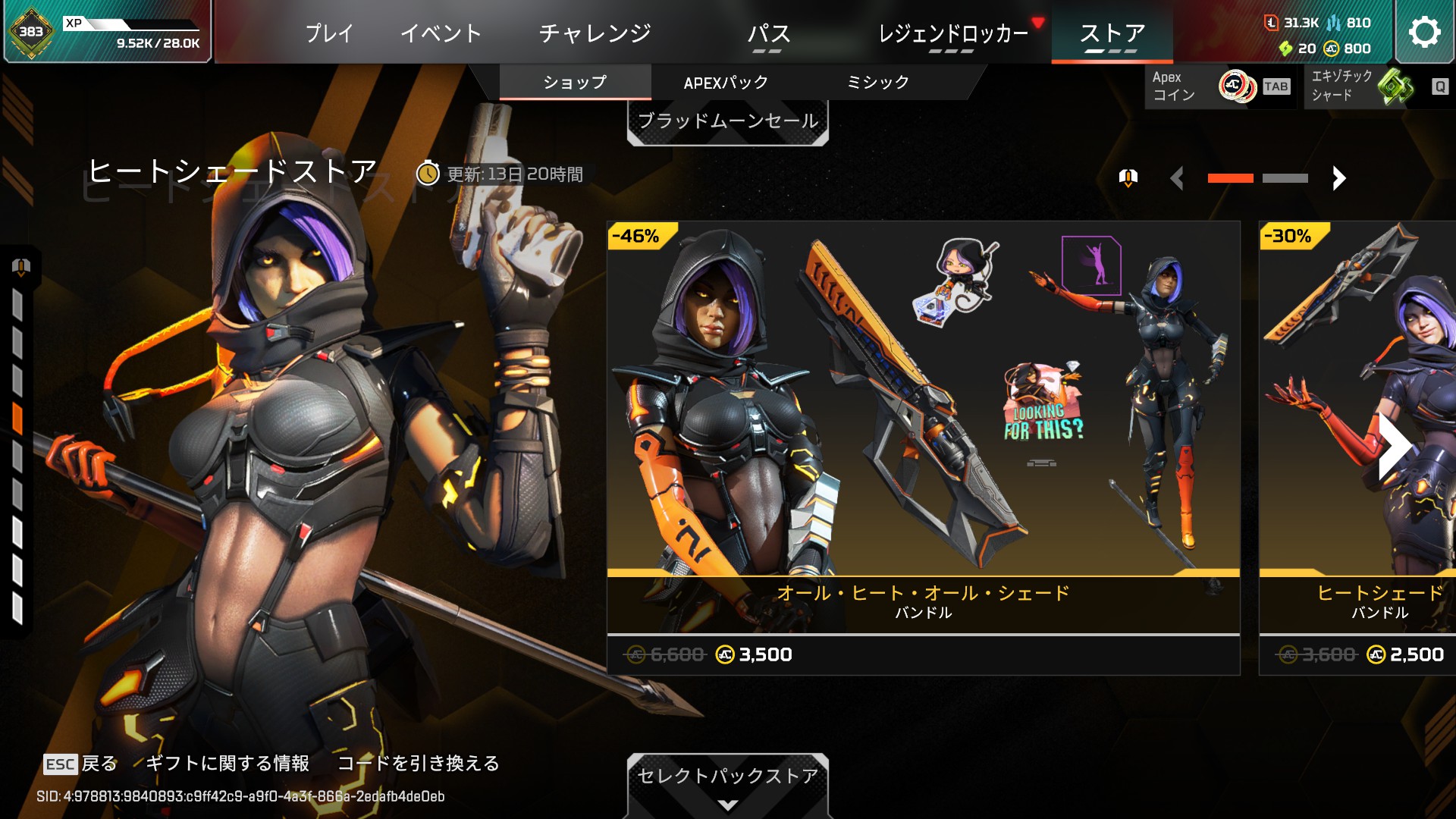The image size is (1456, 819).
Task: Click ギフトに関する情報 link
Action: [227, 763]
